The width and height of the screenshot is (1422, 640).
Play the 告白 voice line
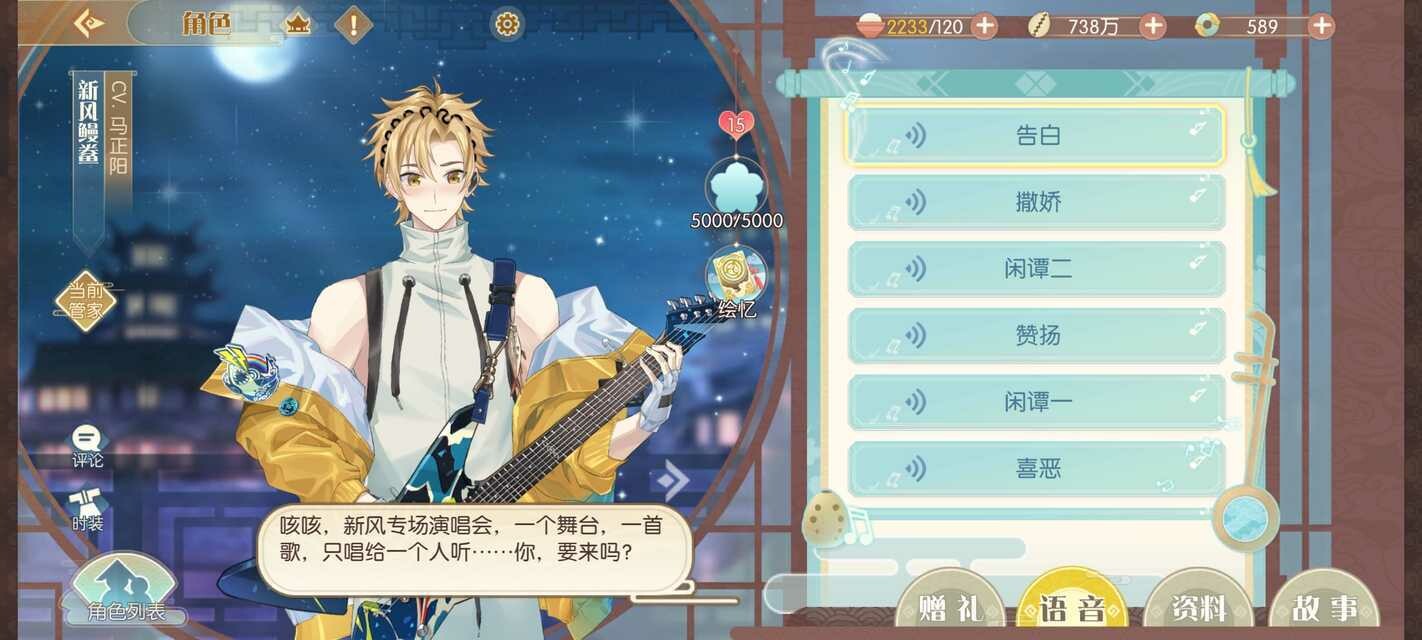tap(1036, 135)
